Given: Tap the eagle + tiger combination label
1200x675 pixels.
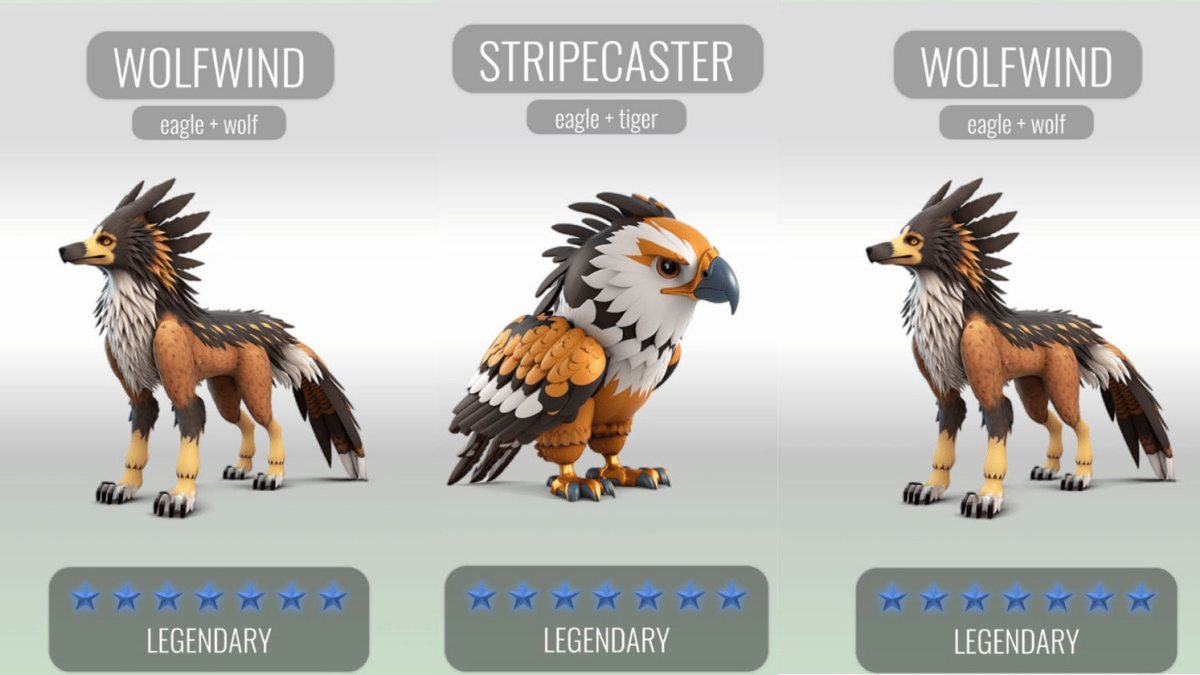Looking at the screenshot, I should [607, 118].
